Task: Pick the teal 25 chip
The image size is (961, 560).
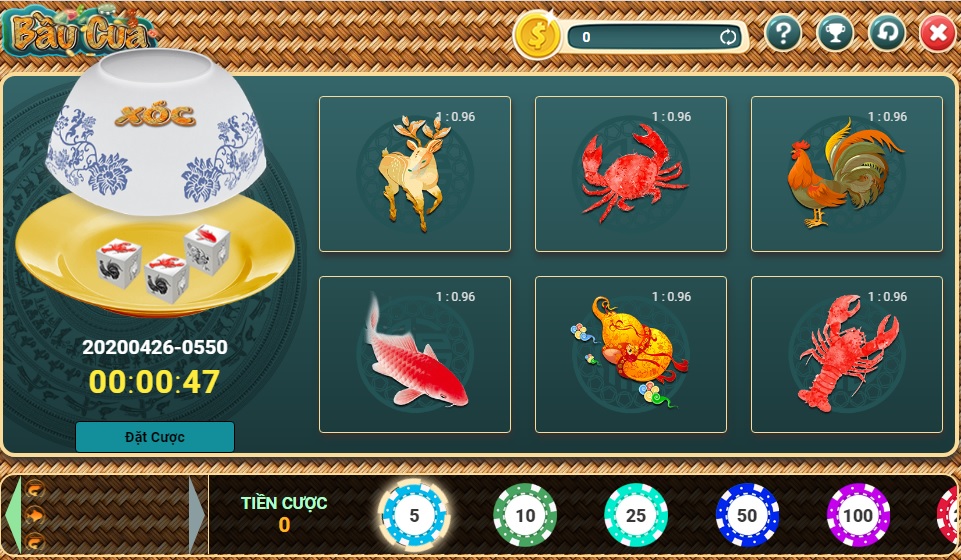Action: point(636,516)
